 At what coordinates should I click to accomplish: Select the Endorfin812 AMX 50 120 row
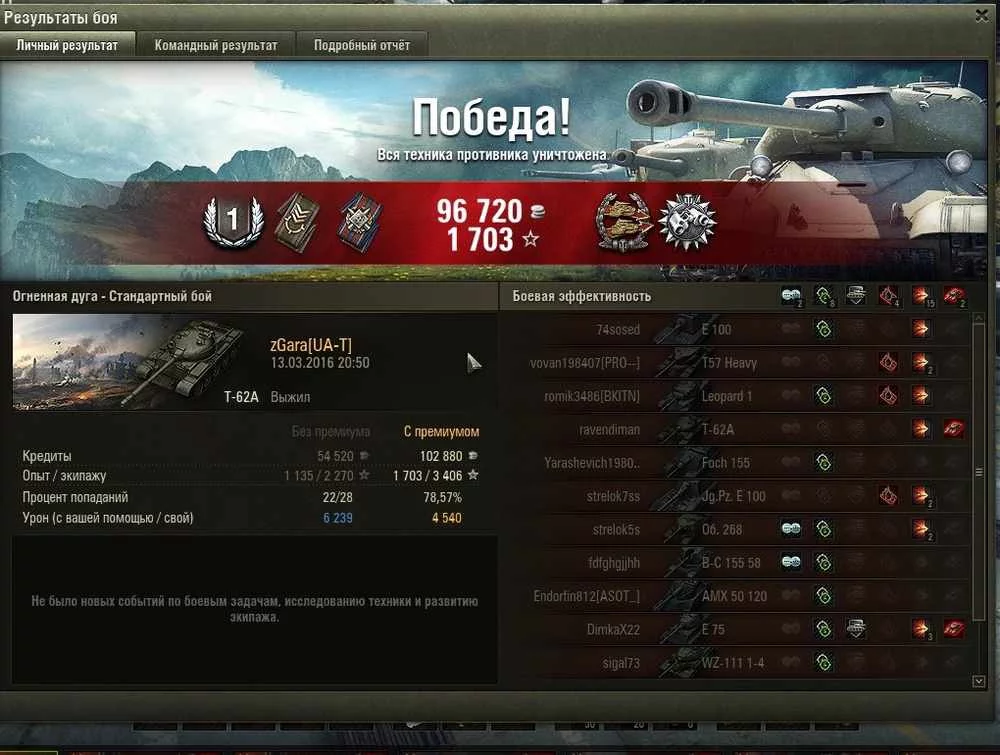coord(735,596)
